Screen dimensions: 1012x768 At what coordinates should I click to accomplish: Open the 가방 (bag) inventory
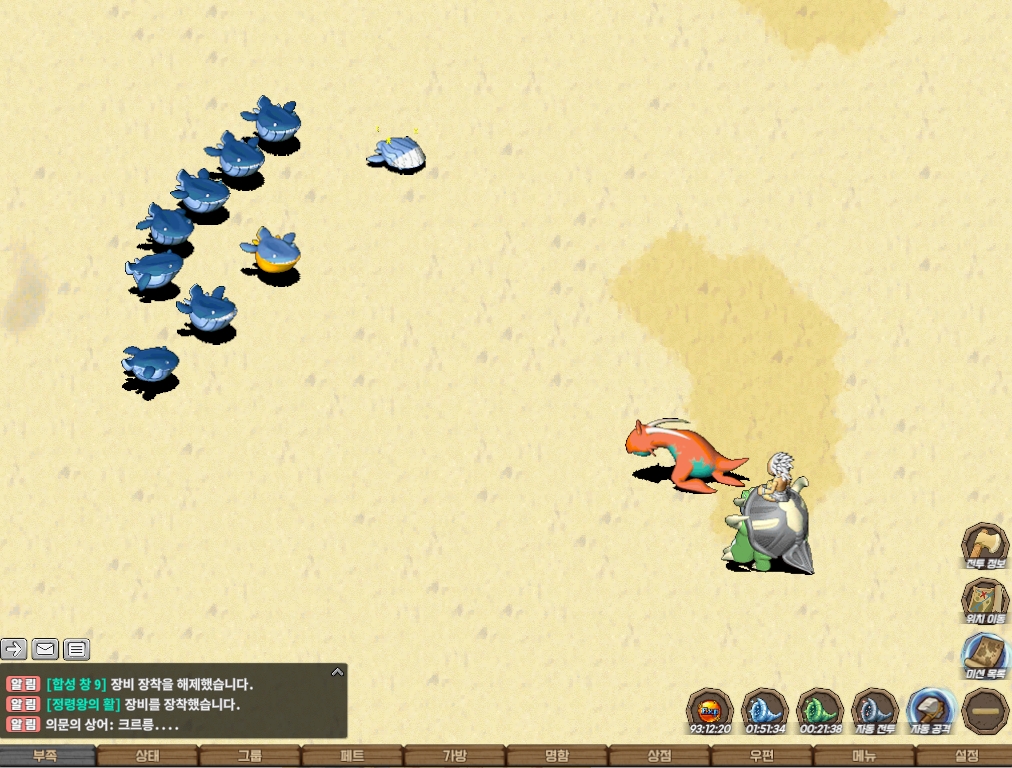tap(454, 757)
